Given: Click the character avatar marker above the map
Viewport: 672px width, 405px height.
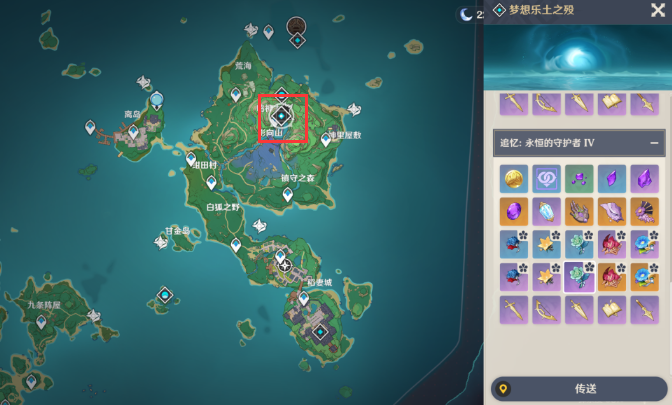Looking at the screenshot, I should pos(297,25).
